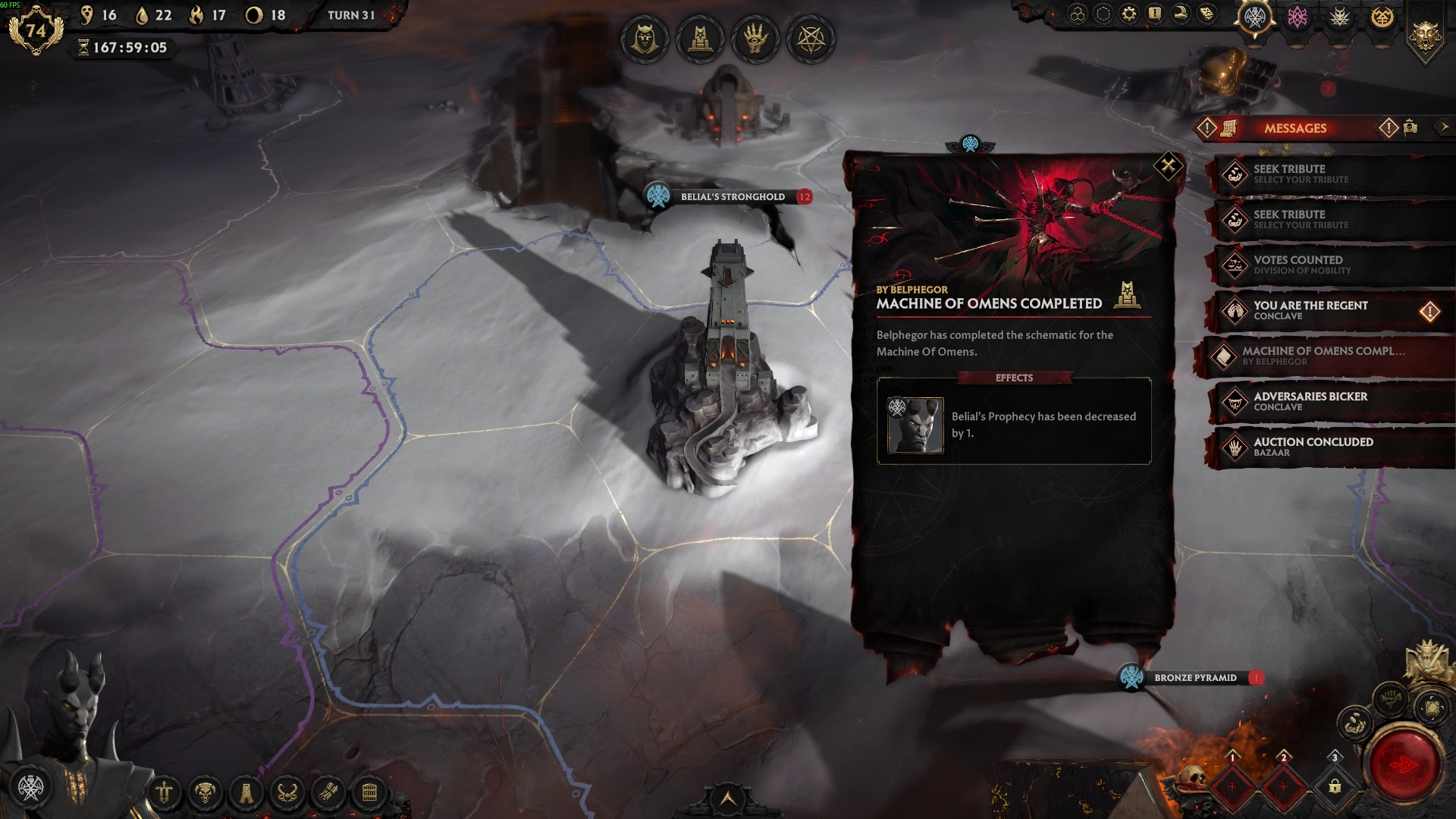1456x819 pixels.
Task: Open the settings gear icon
Action: tap(1129, 14)
